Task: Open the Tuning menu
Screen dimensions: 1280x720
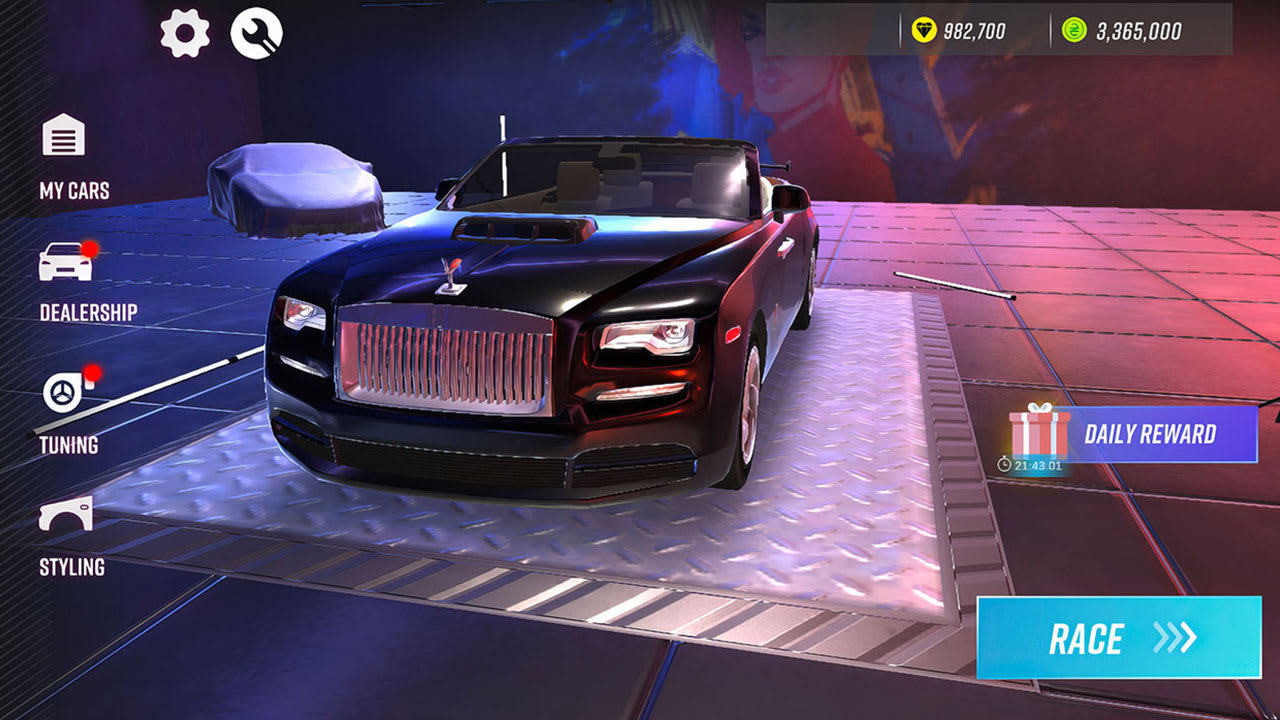Action: tap(62, 393)
